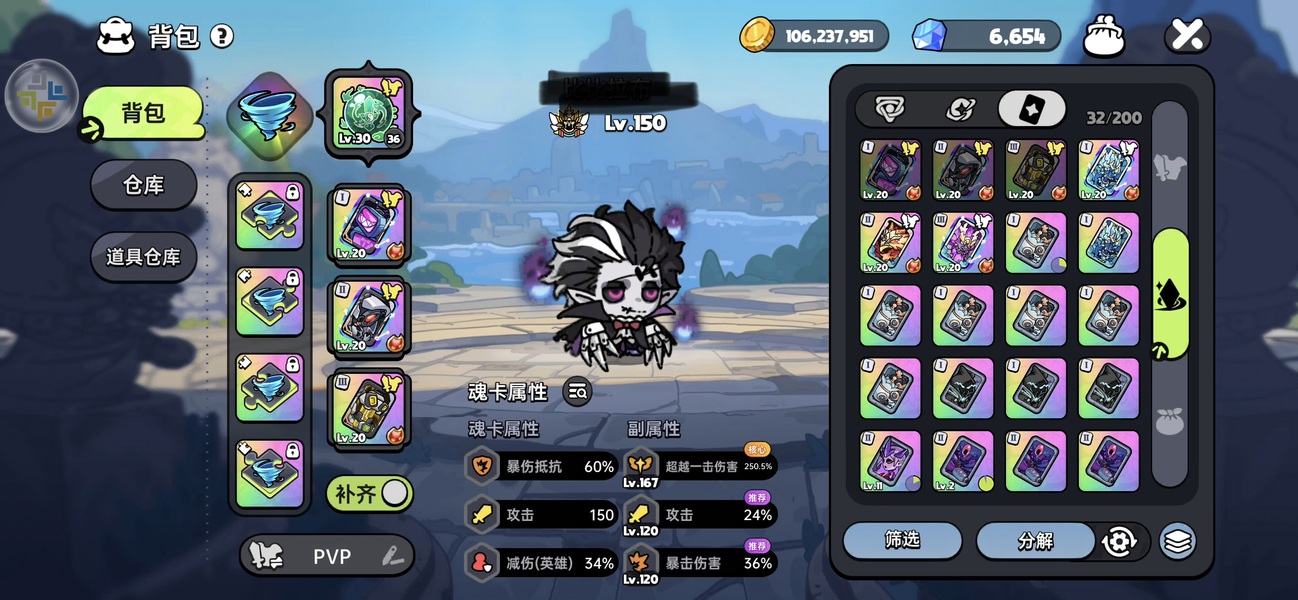Open the 筛选 filter button
The image size is (1298, 600).
902,540
